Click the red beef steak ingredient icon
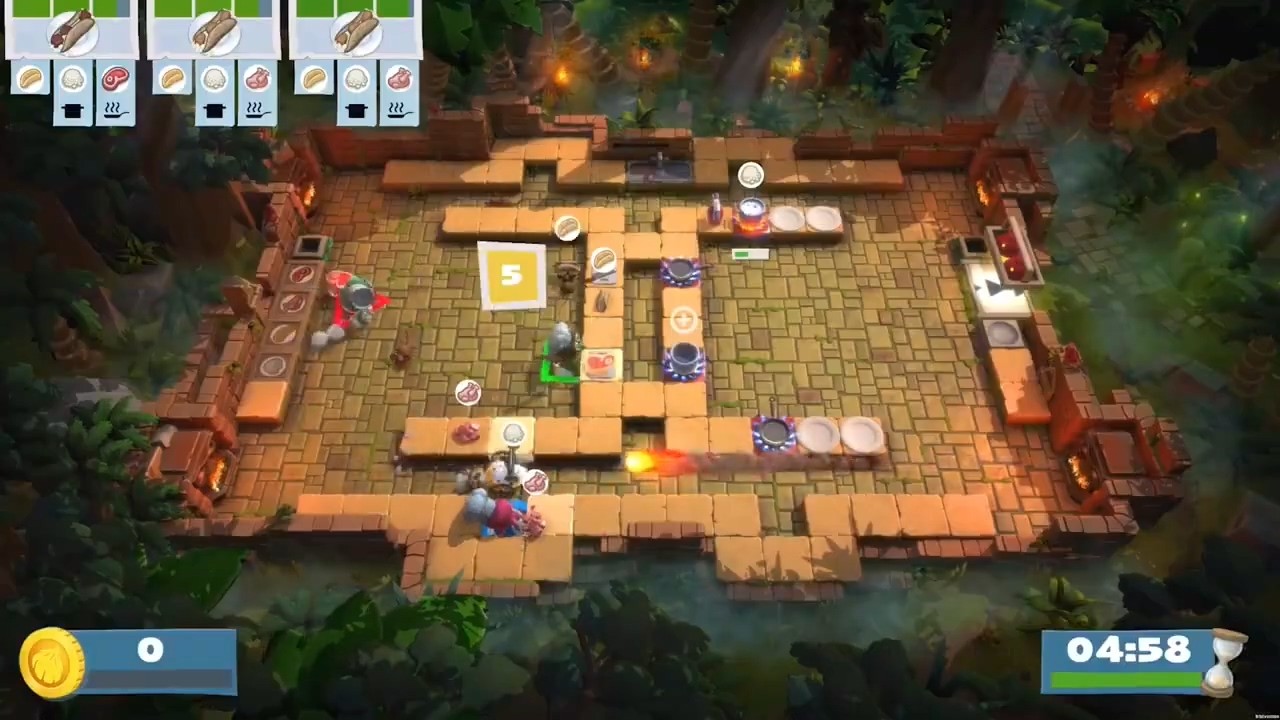This screenshot has width=1280, height=720. click(116, 78)
